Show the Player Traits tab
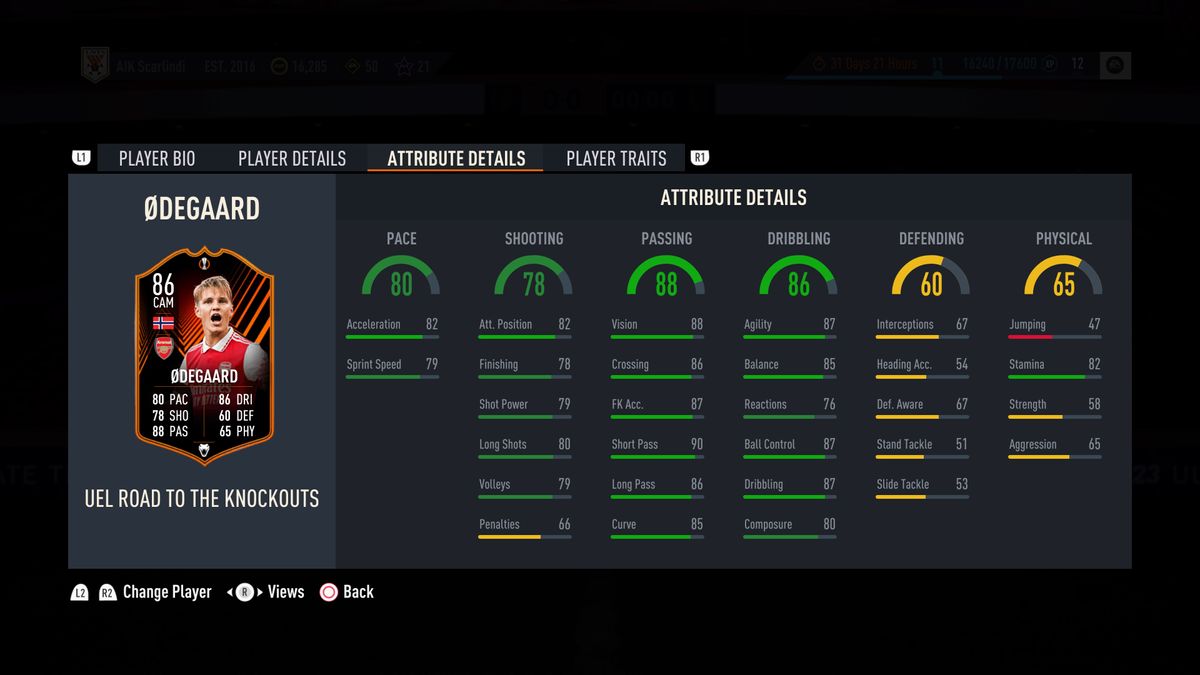Image resolution: width=1200 pixels, height=675 pixels. (x=616, y=158)
